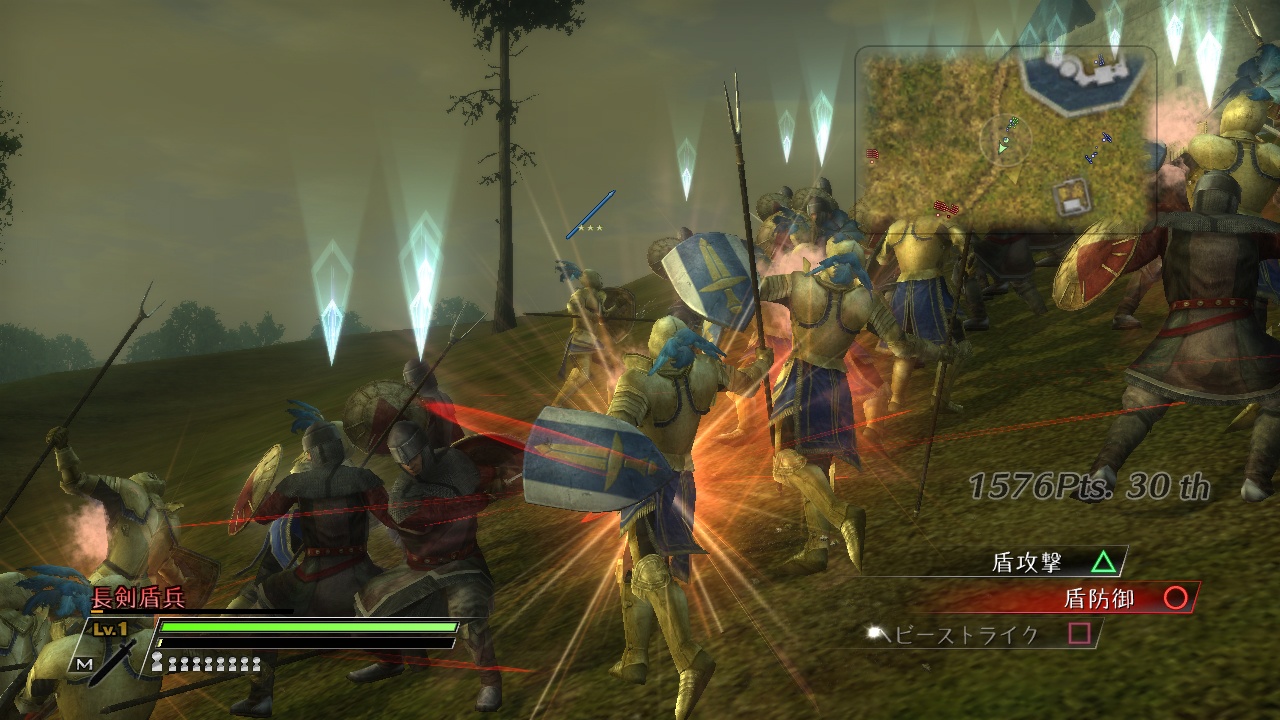This screenshot has width=1280, height=720.
Task: Click the player arrow marker on the minimap
Action: pyautogui.click(x=1001, y=148)
